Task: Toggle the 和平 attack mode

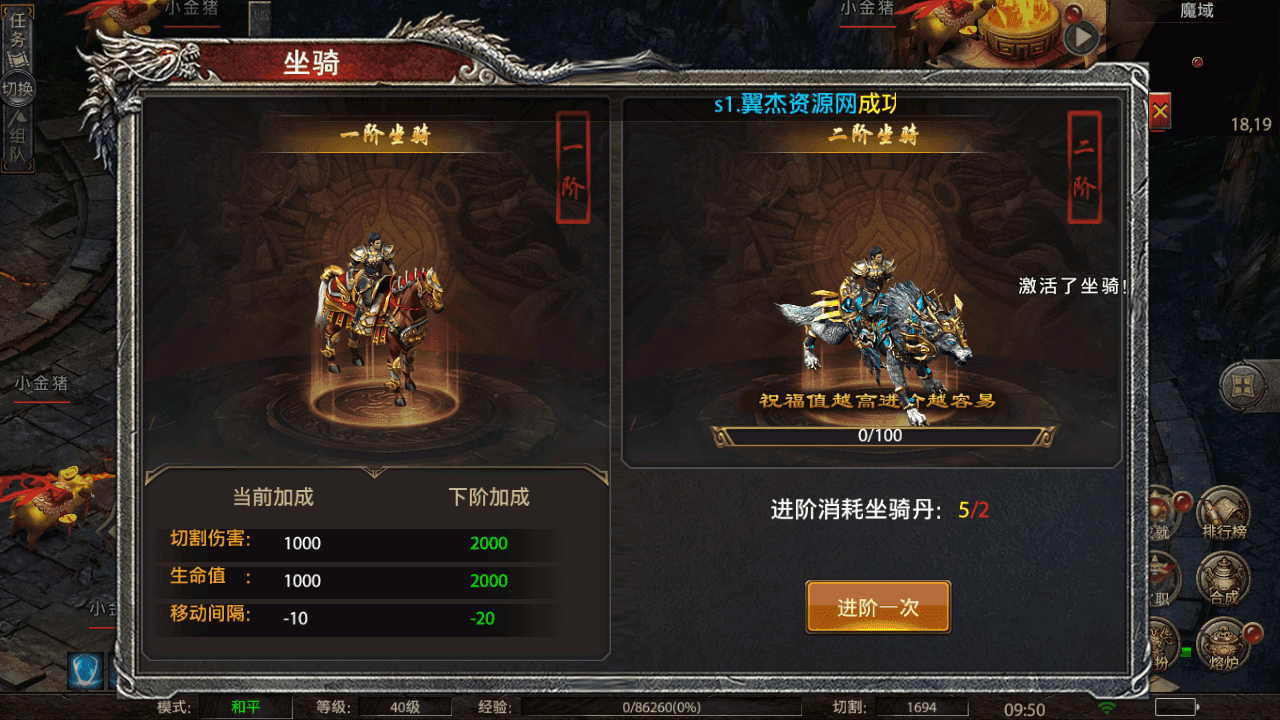Action: (x=245, y=708)
